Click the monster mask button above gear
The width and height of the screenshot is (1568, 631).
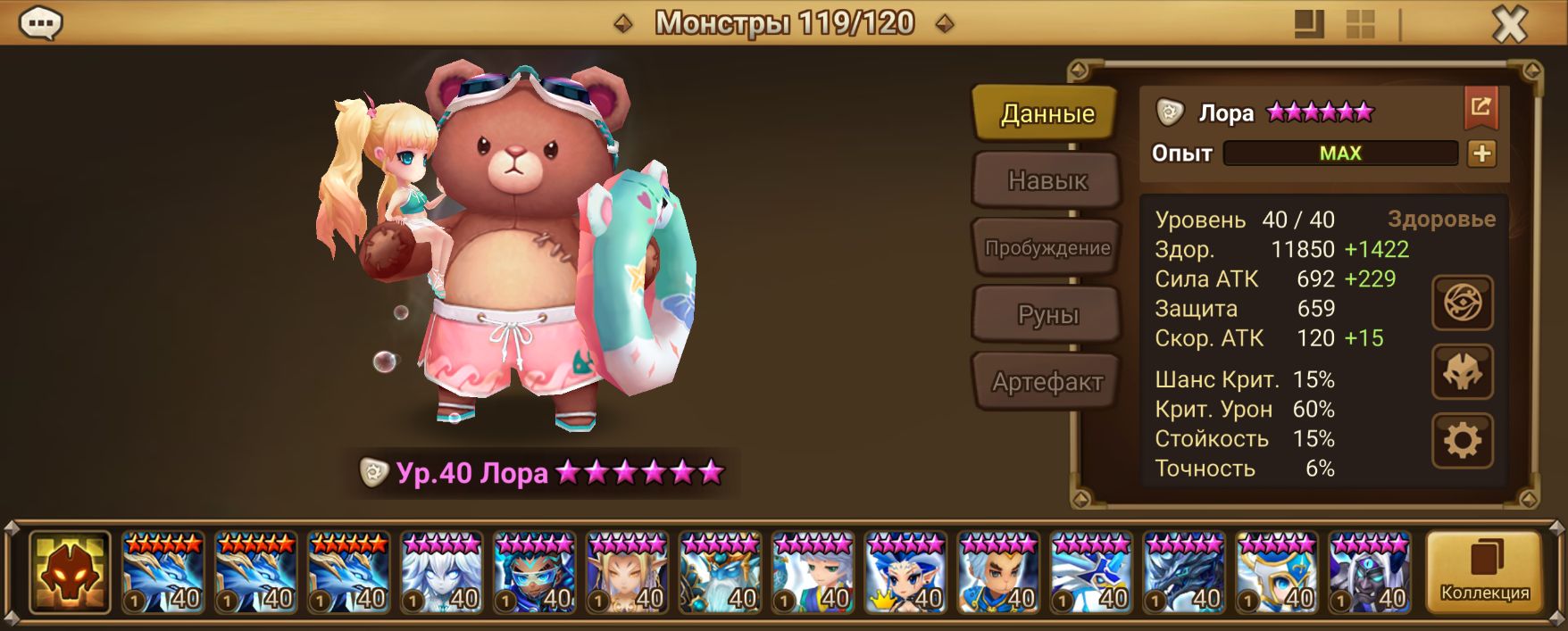click(x=1462, y=372)
